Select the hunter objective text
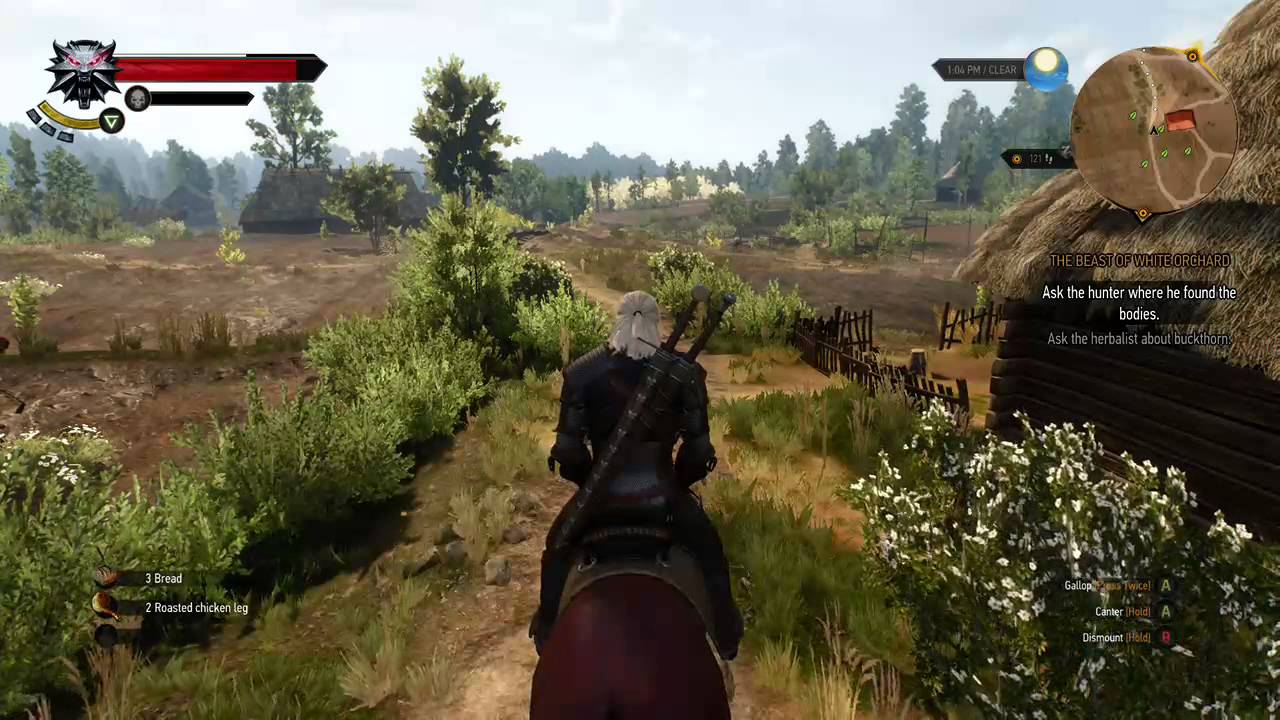Image resolution: width=1280 pixels, height=720 pixels. coord(1139,303)
